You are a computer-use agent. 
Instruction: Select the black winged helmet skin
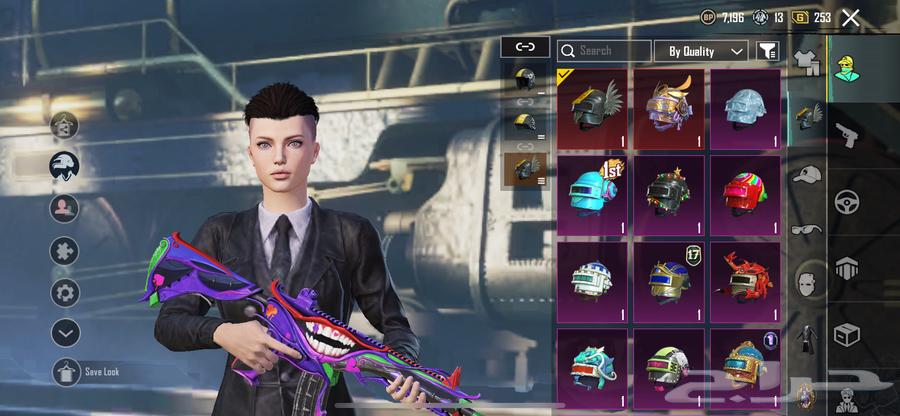pyautogui.click(x=591, y=108)
